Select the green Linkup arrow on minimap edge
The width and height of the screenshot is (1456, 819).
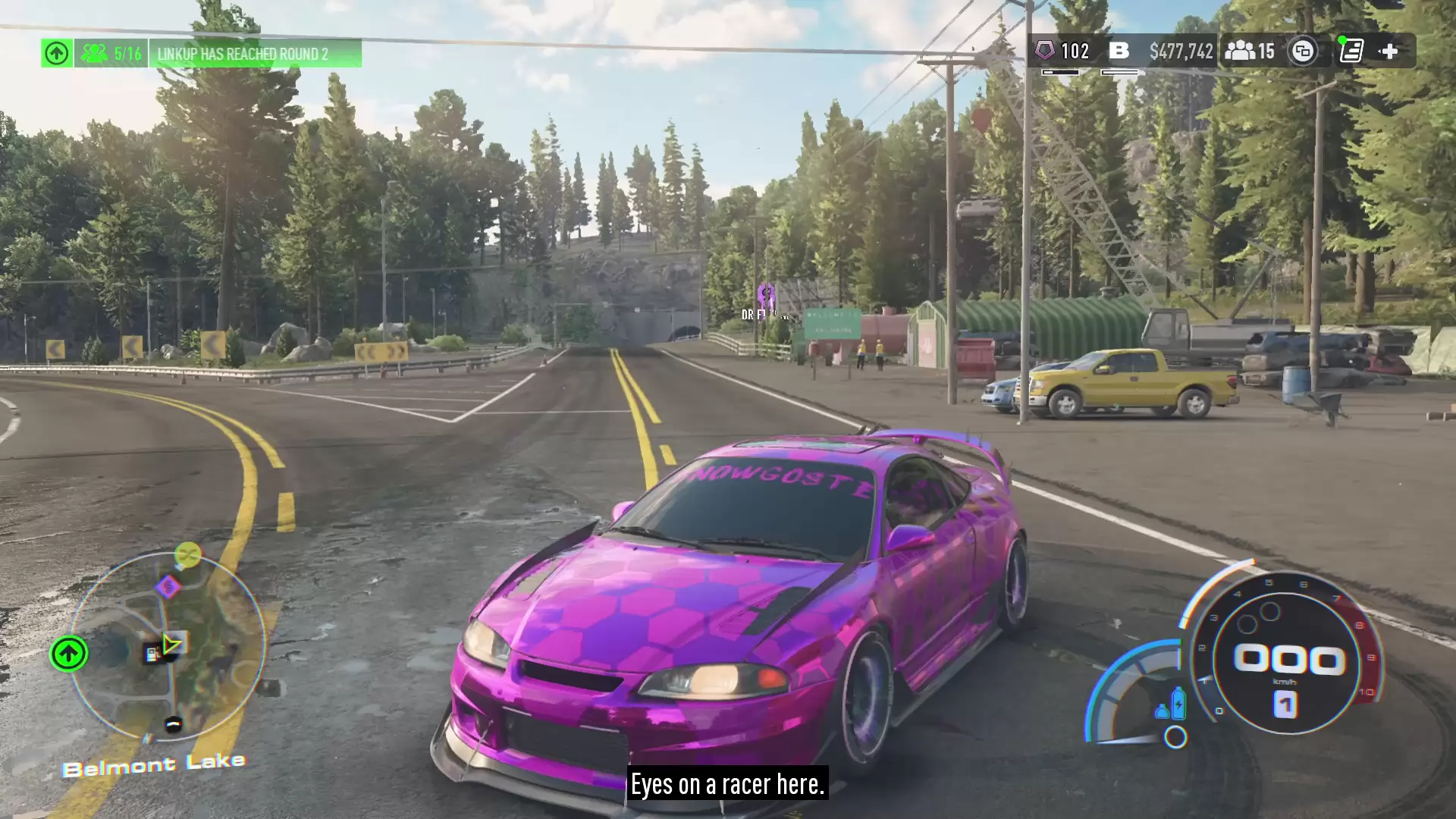(x=68, y=654)
